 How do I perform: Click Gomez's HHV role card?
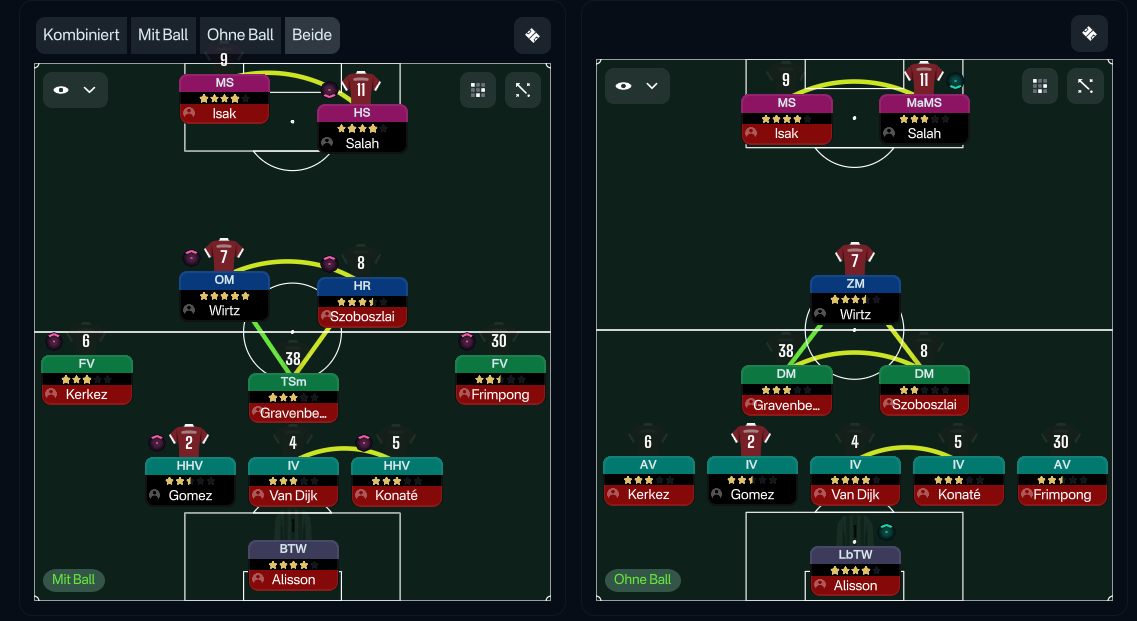coord(190,480)
